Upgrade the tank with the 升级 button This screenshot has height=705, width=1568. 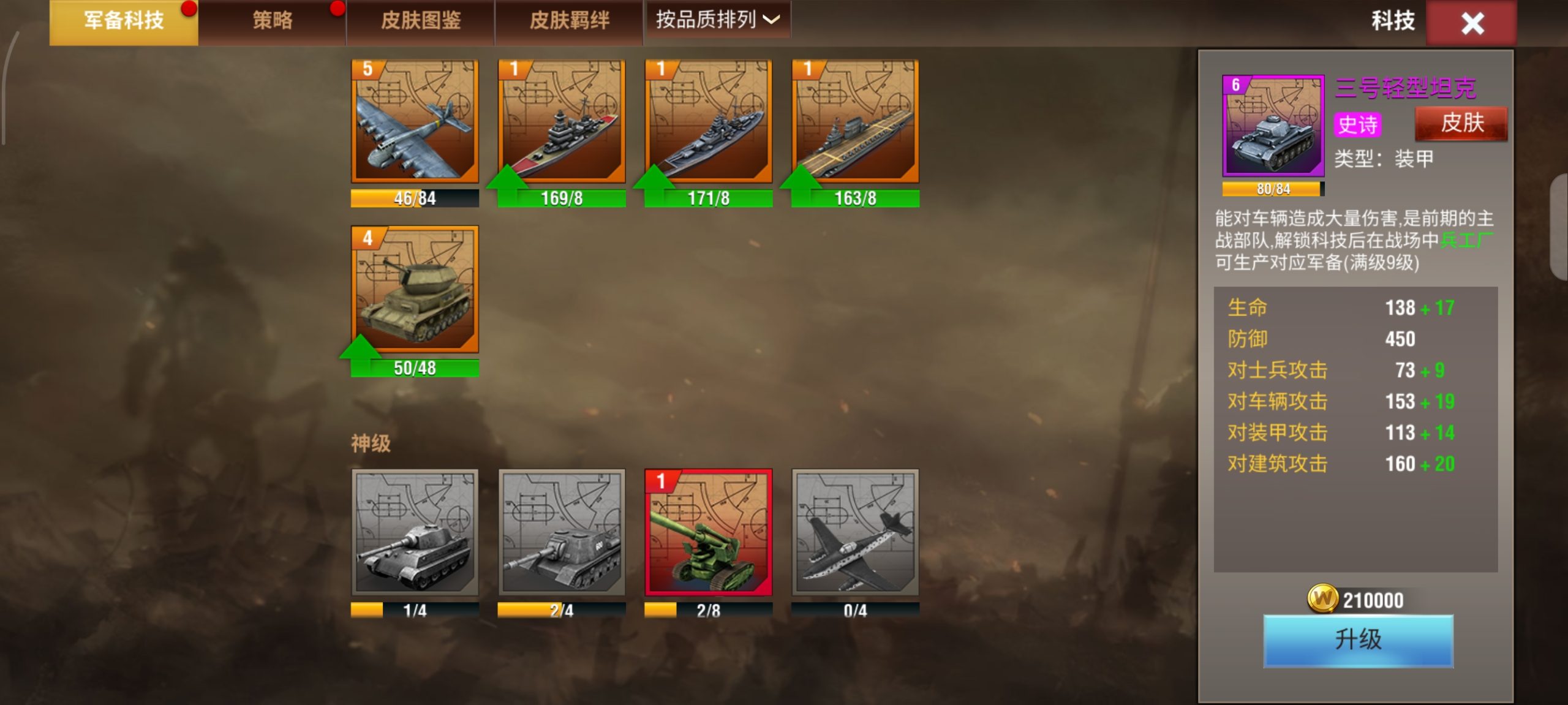(x=1358, y=640)
